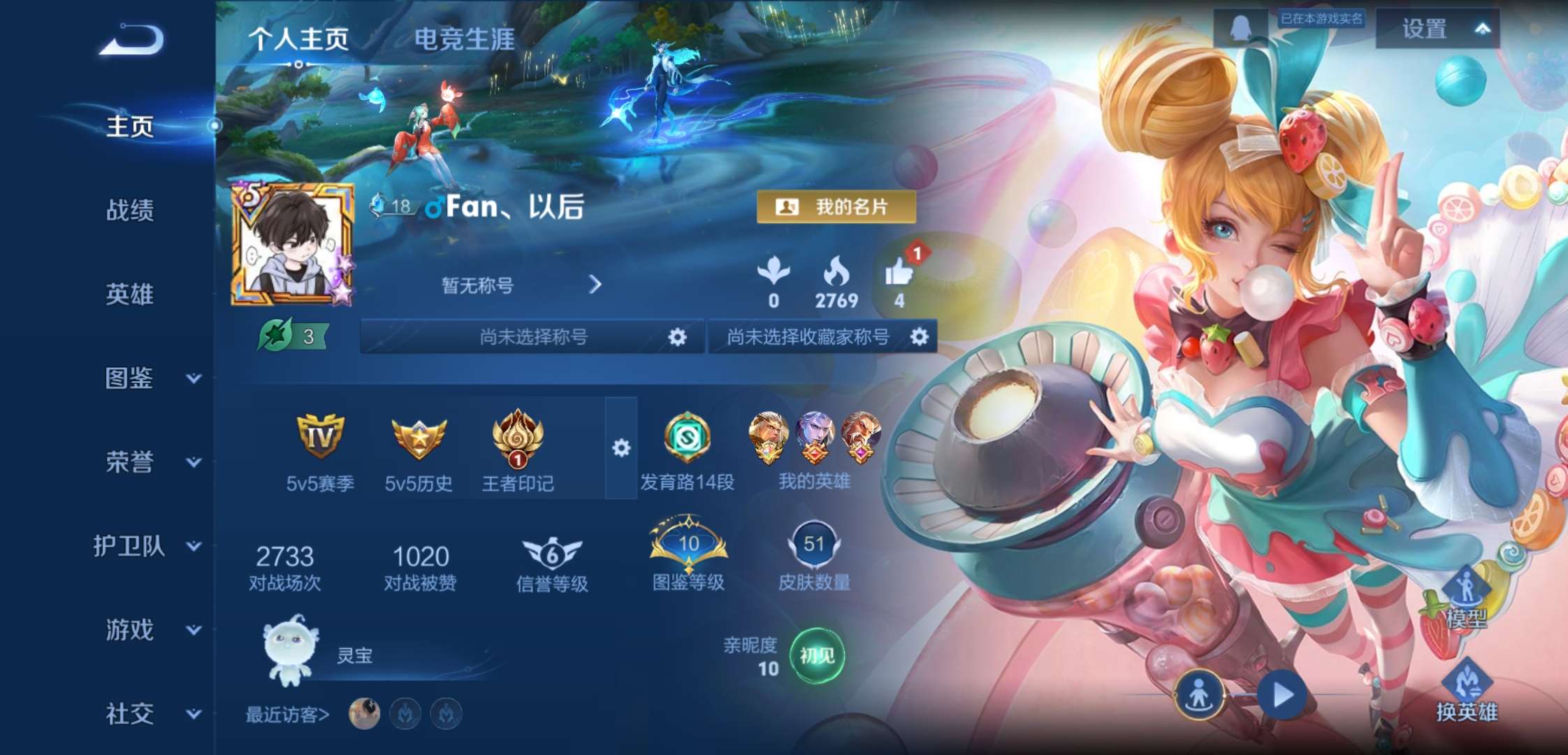Switch to the 电竞生涯 tab
Viewport: 1568px width, 755px height.
point(464,40)
